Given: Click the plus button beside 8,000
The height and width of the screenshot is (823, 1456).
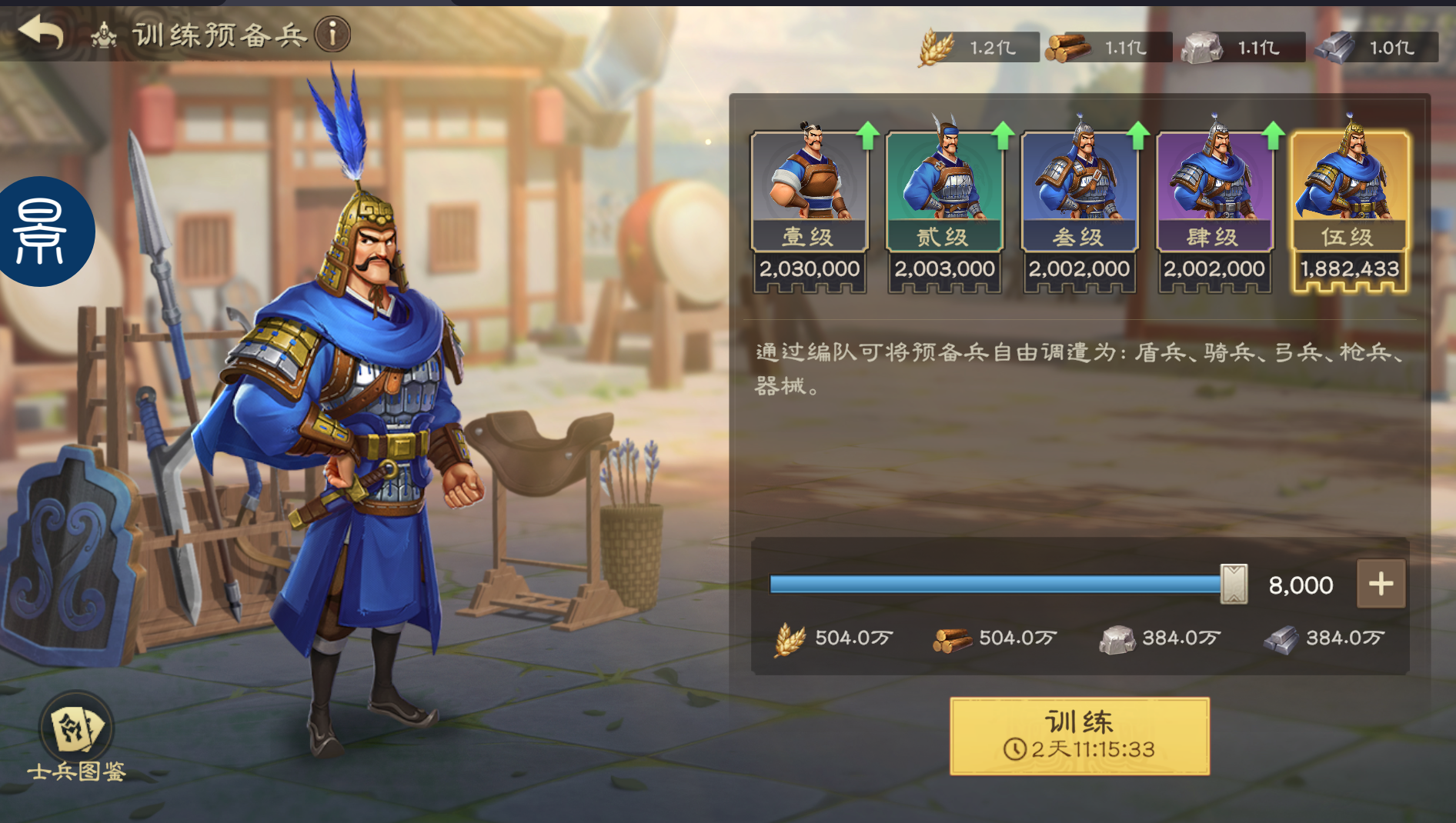Looking at the screenshot, I should click(x=1380, y=583).
